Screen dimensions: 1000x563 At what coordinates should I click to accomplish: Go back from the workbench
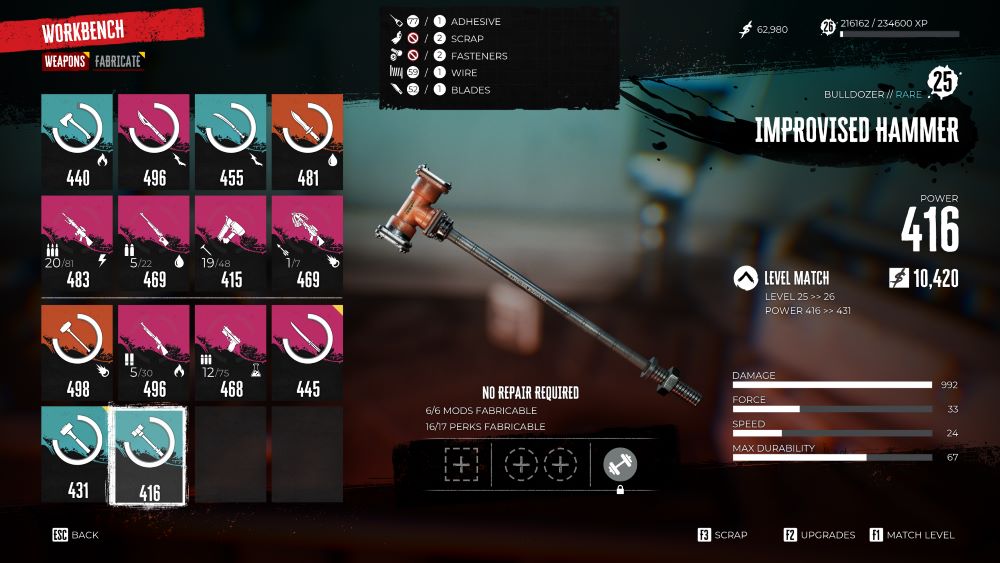pyautogui.click(x=76, y=535)
